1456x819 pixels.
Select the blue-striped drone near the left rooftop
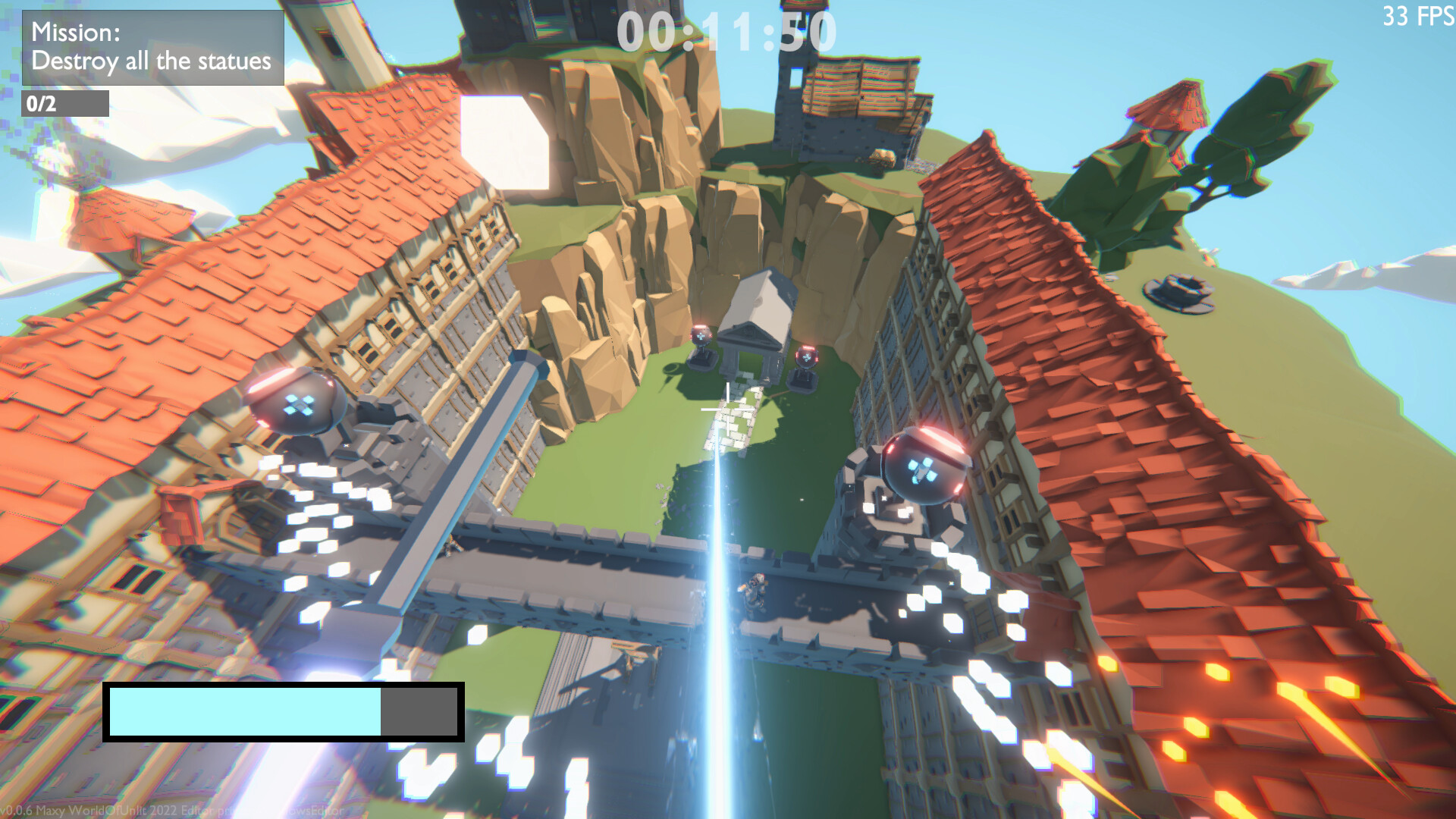coord(300,406)
